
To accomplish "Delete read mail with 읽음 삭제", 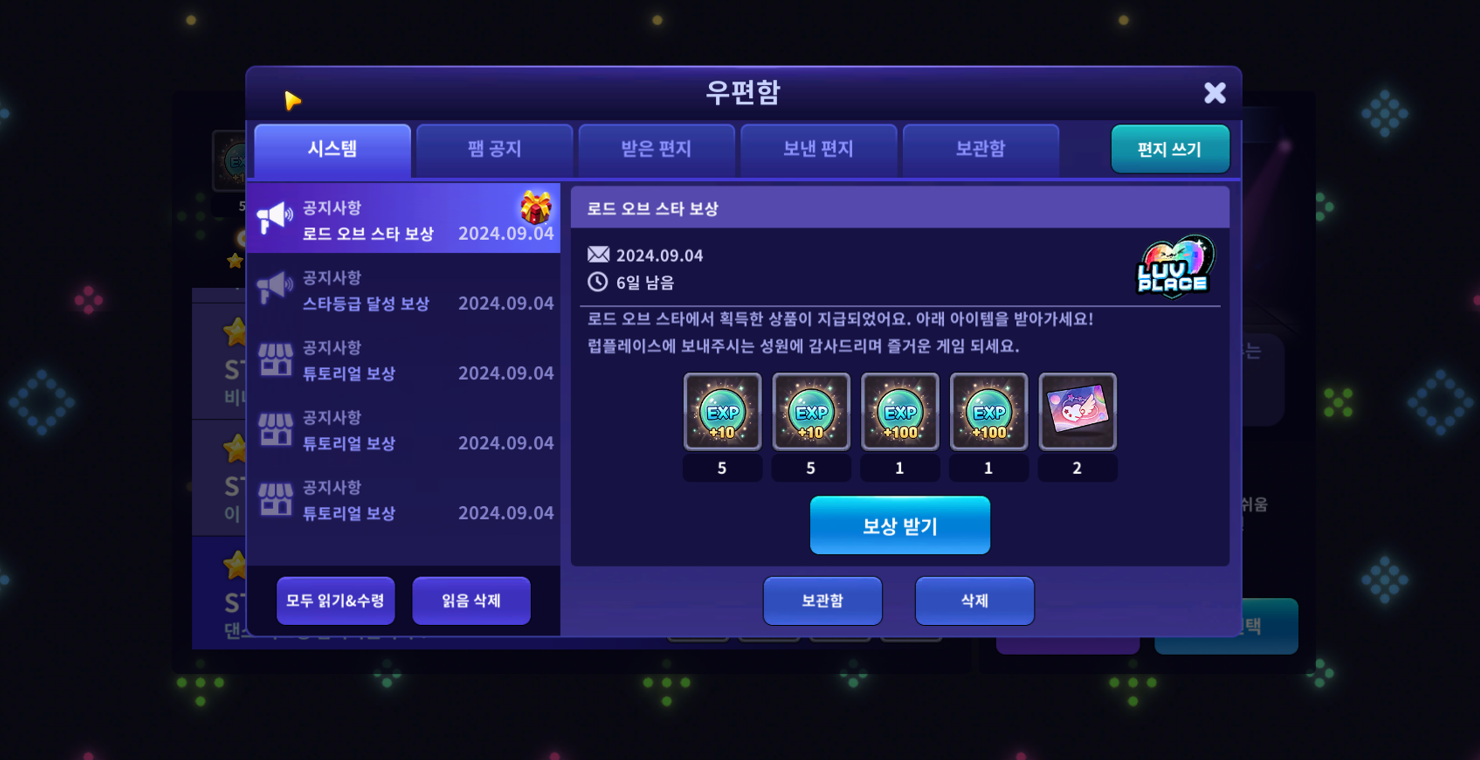I will [471, 601].
